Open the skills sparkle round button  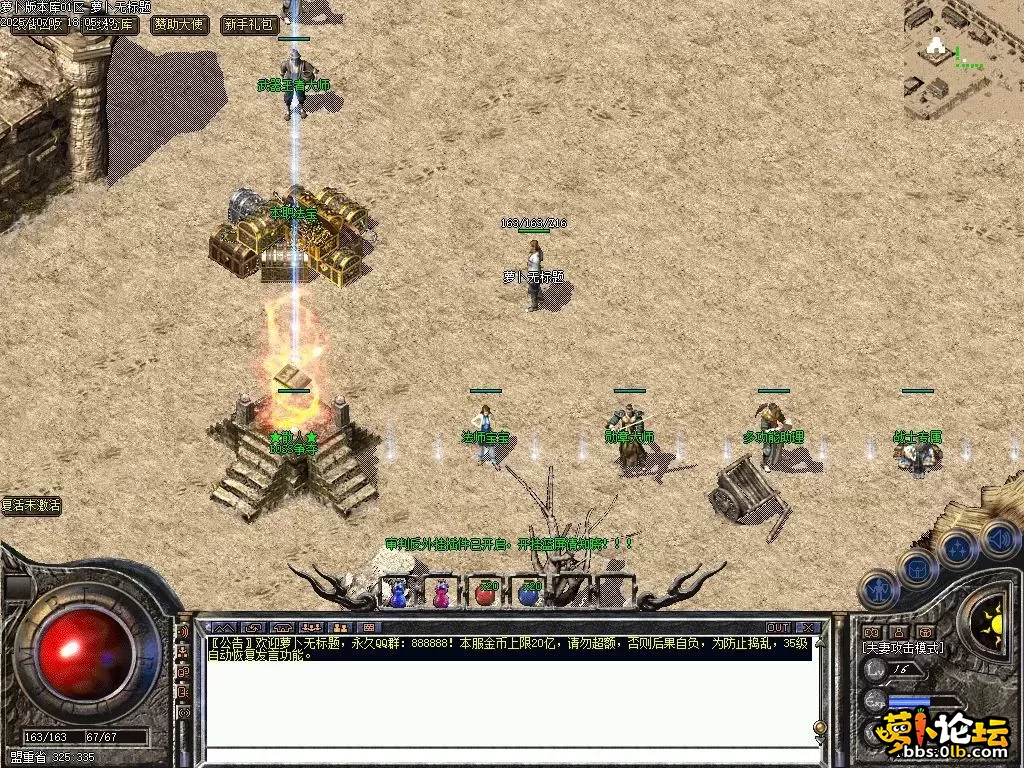click(957, 548)
